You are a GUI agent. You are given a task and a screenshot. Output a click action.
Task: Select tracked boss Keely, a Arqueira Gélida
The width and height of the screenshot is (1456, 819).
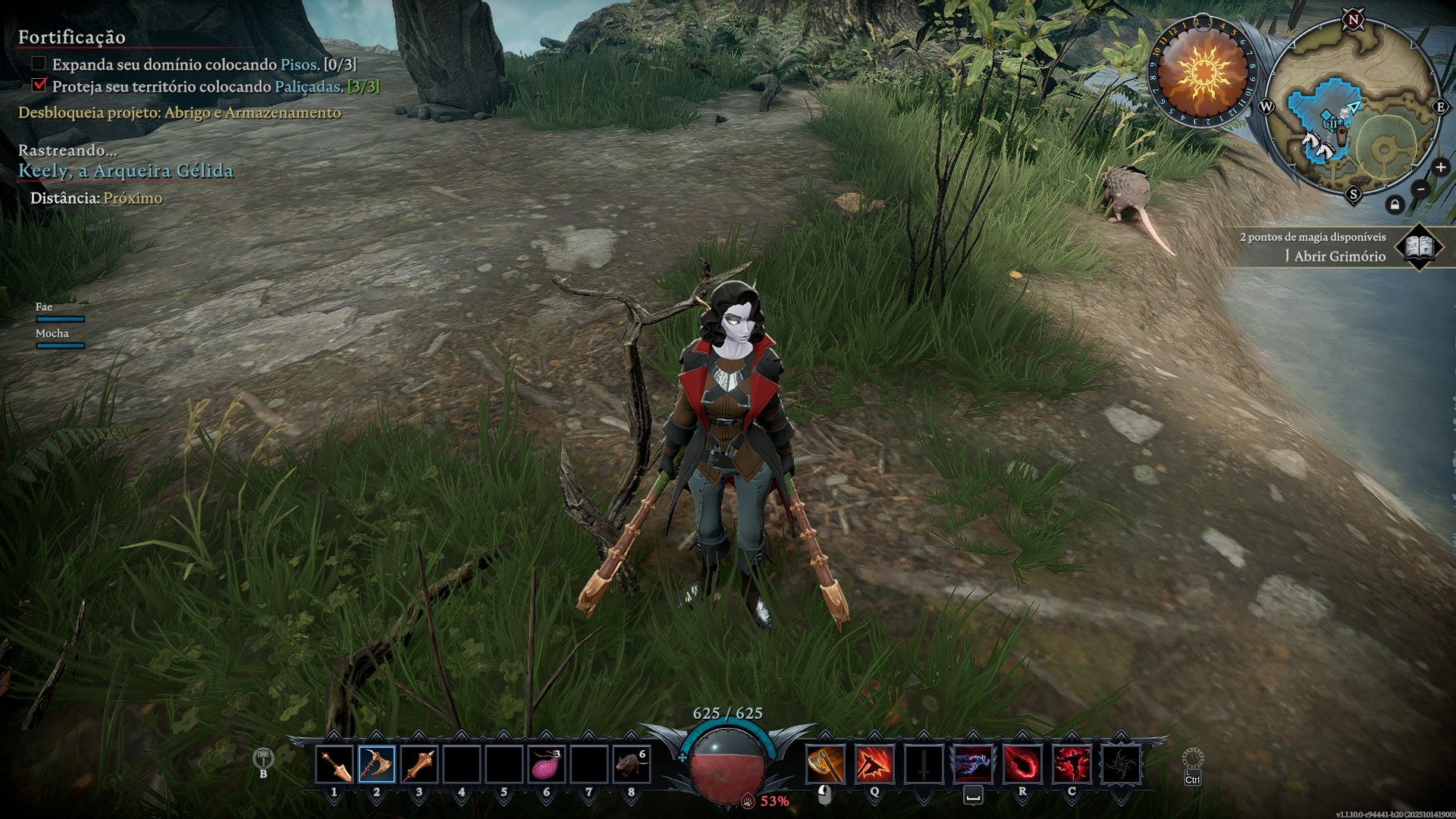[x=126, y=171]
